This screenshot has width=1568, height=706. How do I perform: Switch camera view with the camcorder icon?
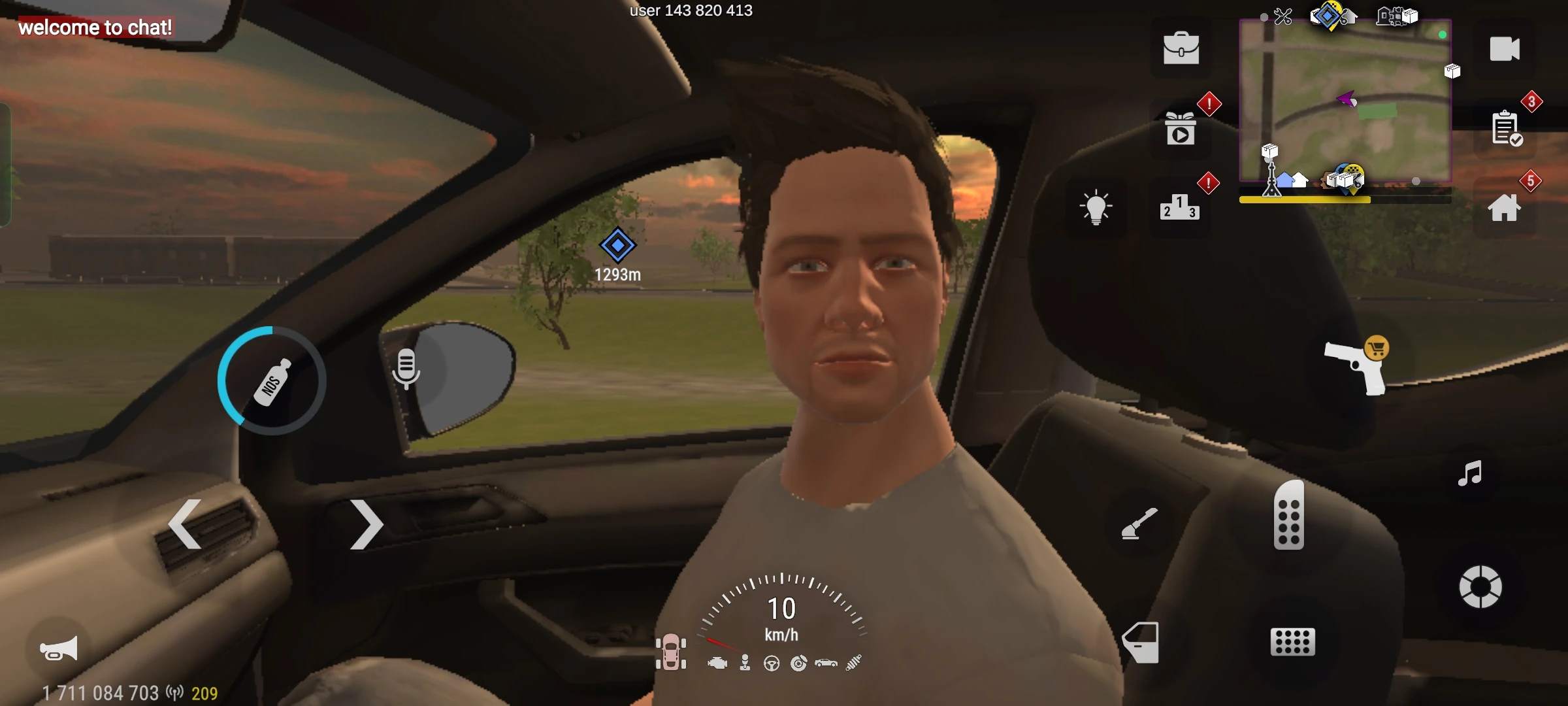[1503, 47]
